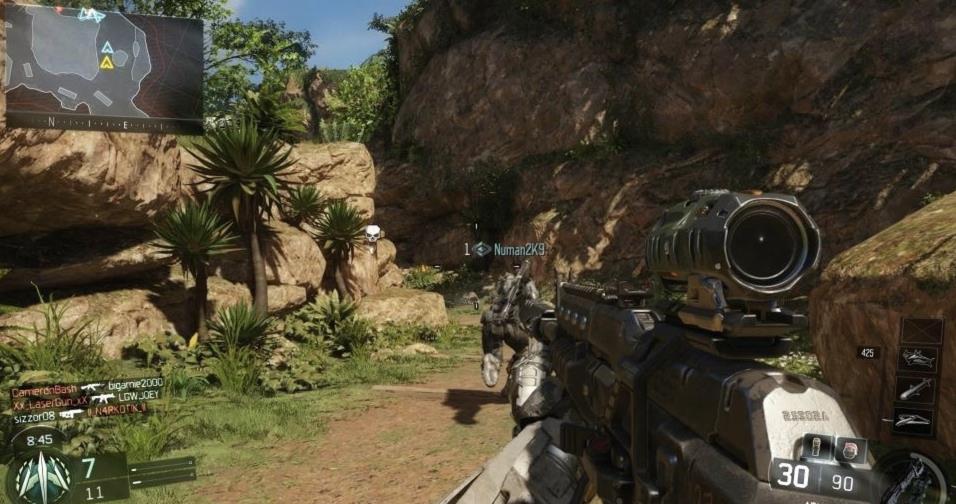Viewport: 956px width, 504px height.
Task: Activate the specialist ability emblem
Action: point(40,474)
